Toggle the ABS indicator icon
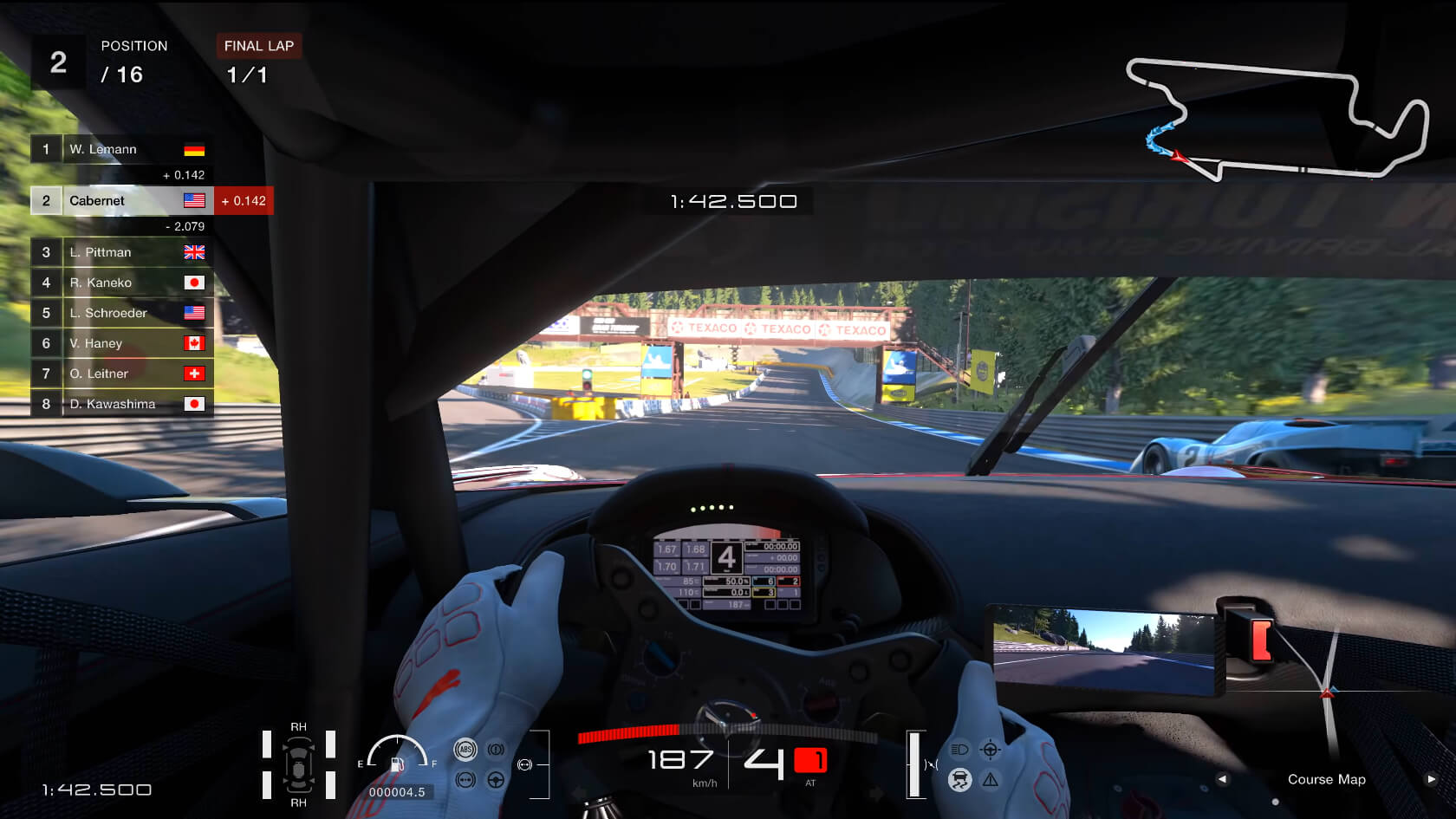This screenshot has height=819, width=1456. click(465, 750)
